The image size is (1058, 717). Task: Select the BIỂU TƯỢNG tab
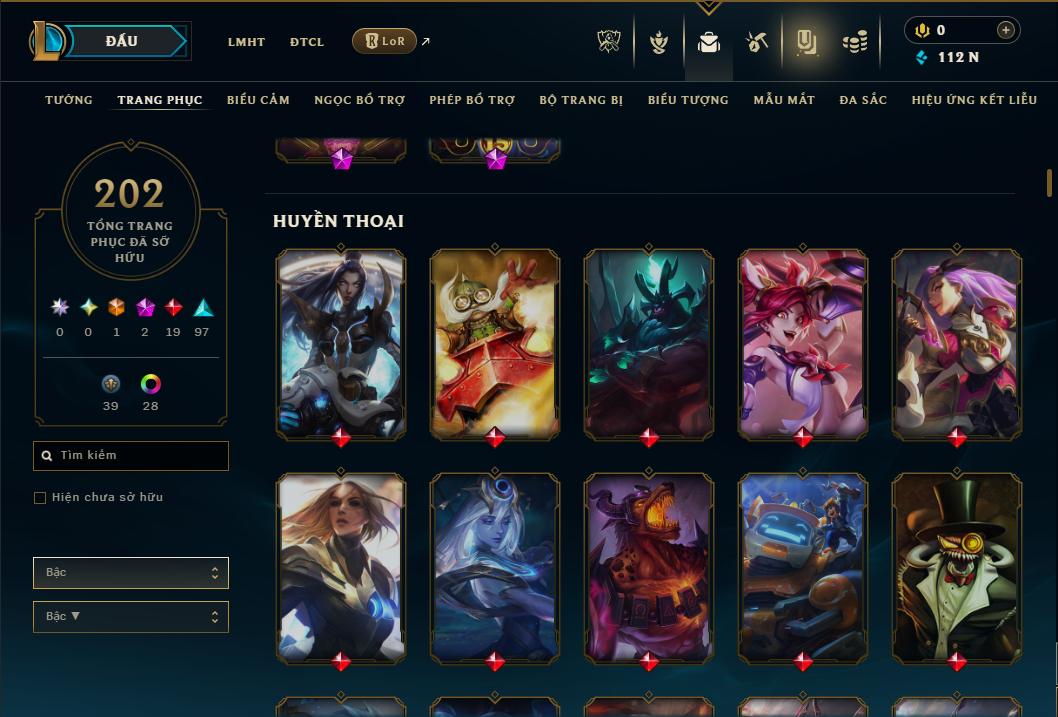(x=688, y=100)
